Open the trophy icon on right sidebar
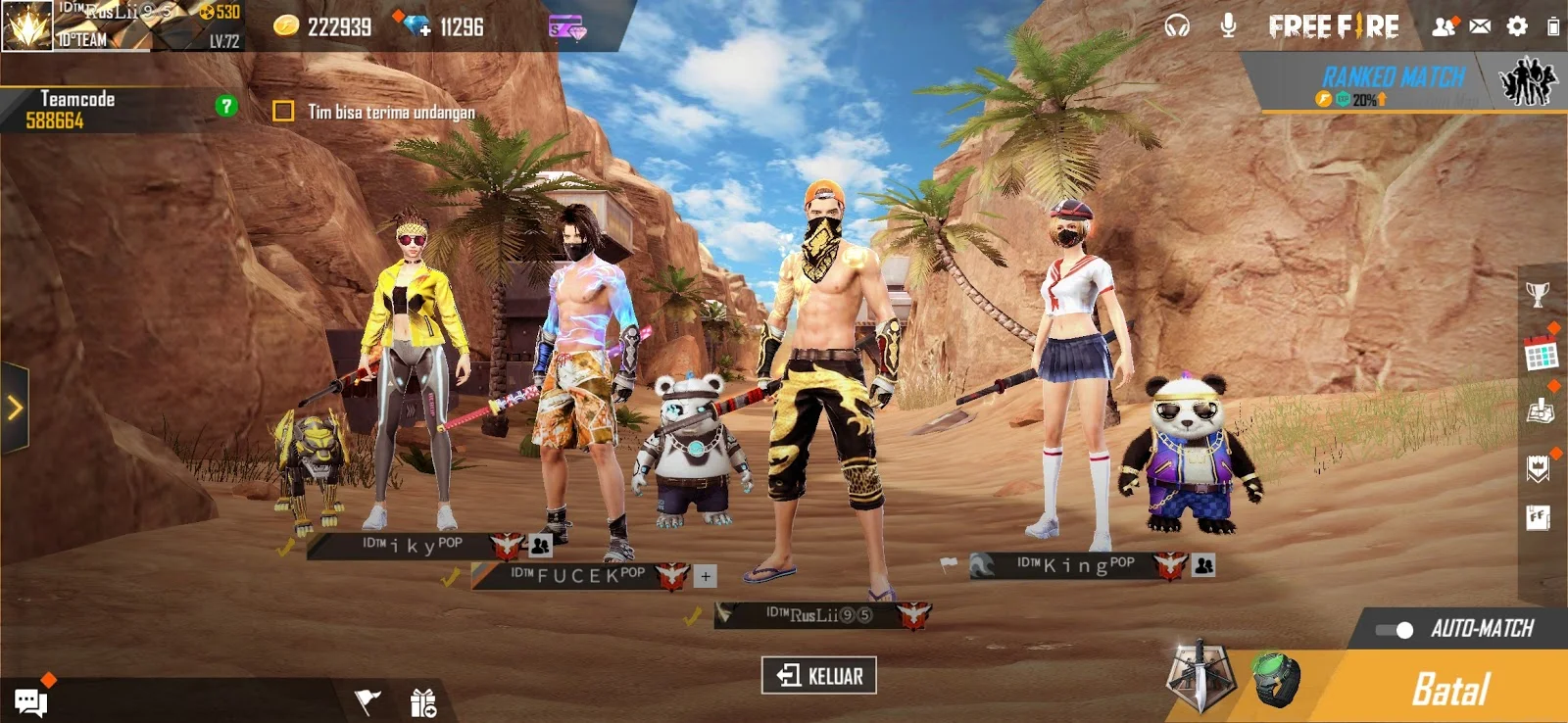This screenshot has height=723, width=1568. pyautogui.click(x=1538, y=293)
